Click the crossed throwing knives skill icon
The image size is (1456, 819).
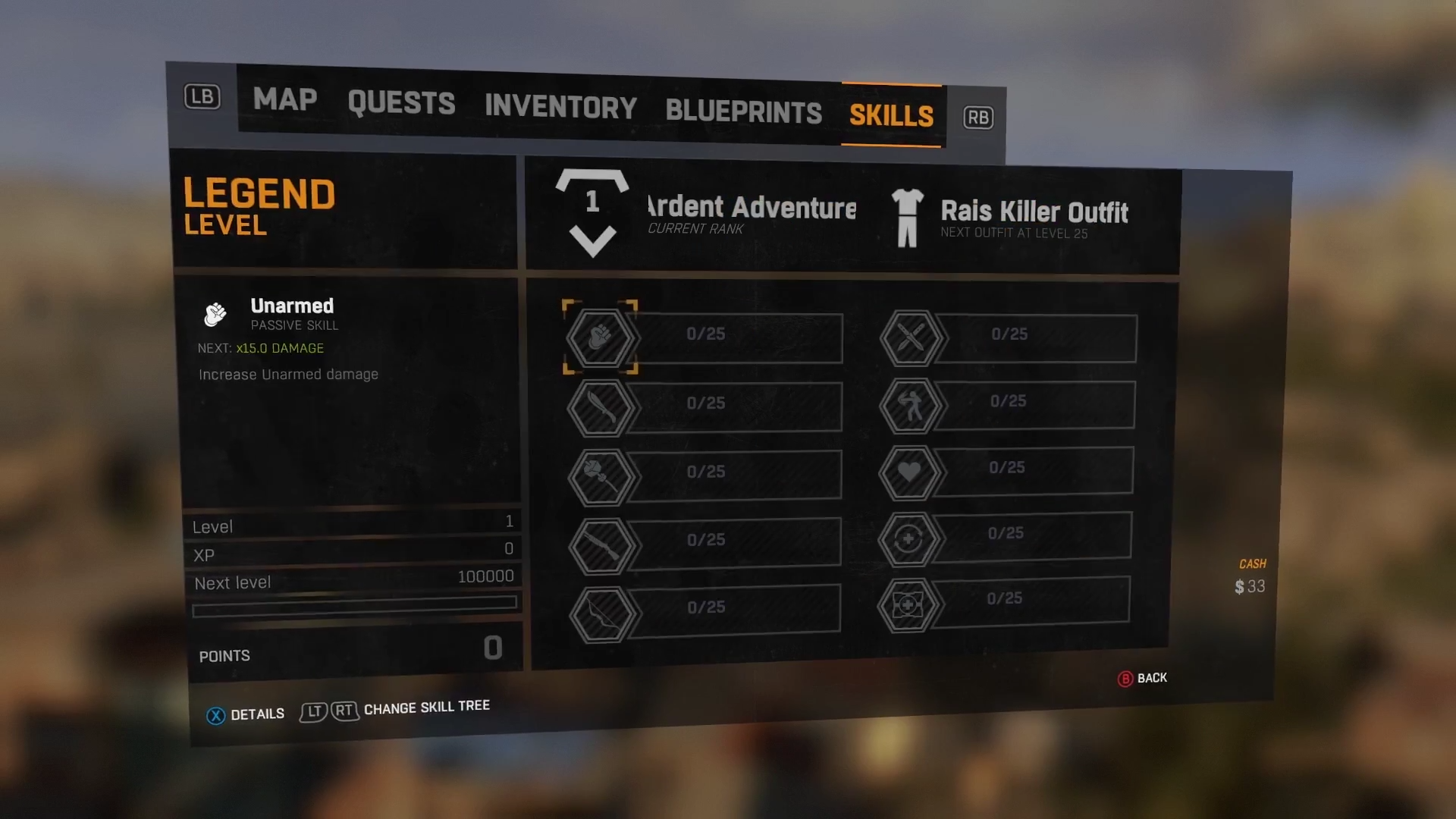point(910,337)
